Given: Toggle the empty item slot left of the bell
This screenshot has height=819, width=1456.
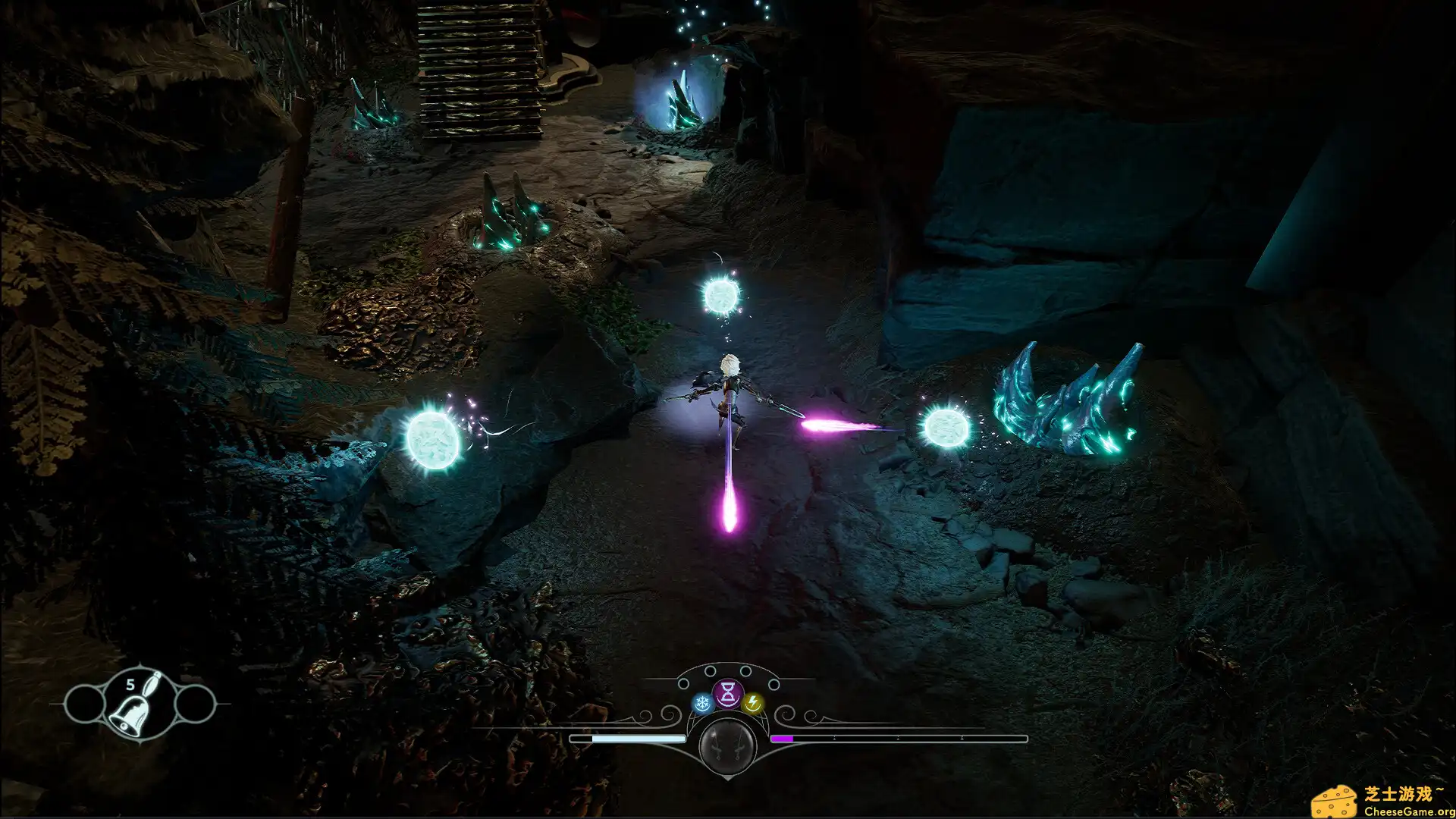Looking at the screenshot, I should pos(85,704).
